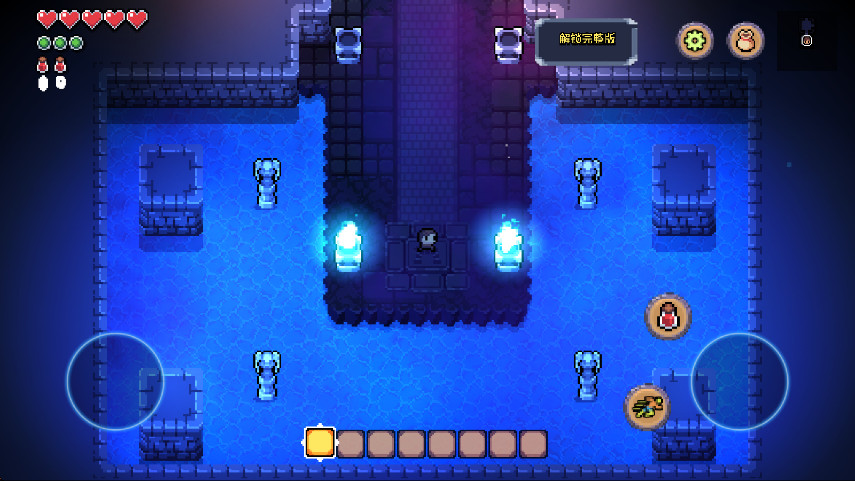Select the highlighted yellow hotbar slot
This screenshot has width=855, height=481.
320,443
